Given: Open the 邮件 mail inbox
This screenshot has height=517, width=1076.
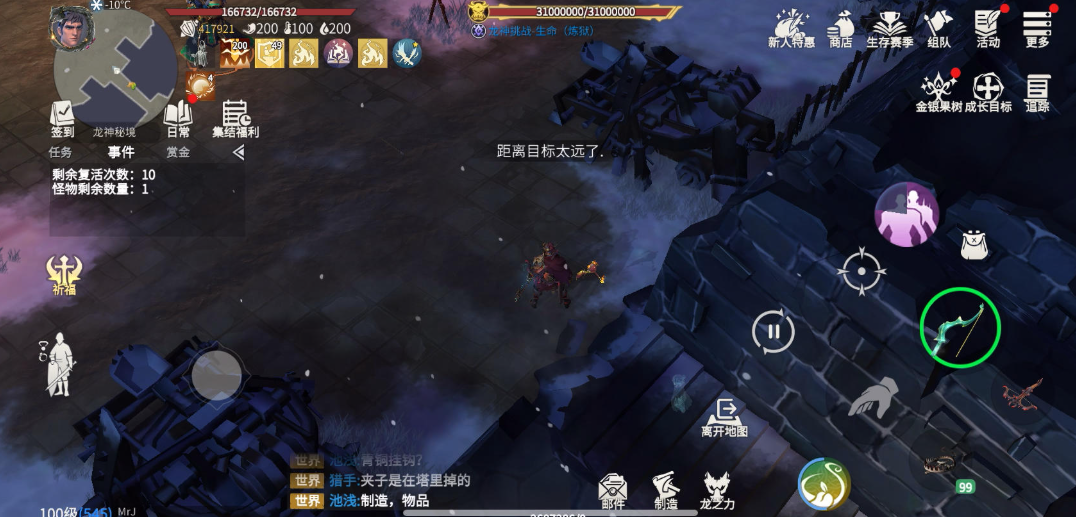Looking at the screenshot, I should [613, 490].
